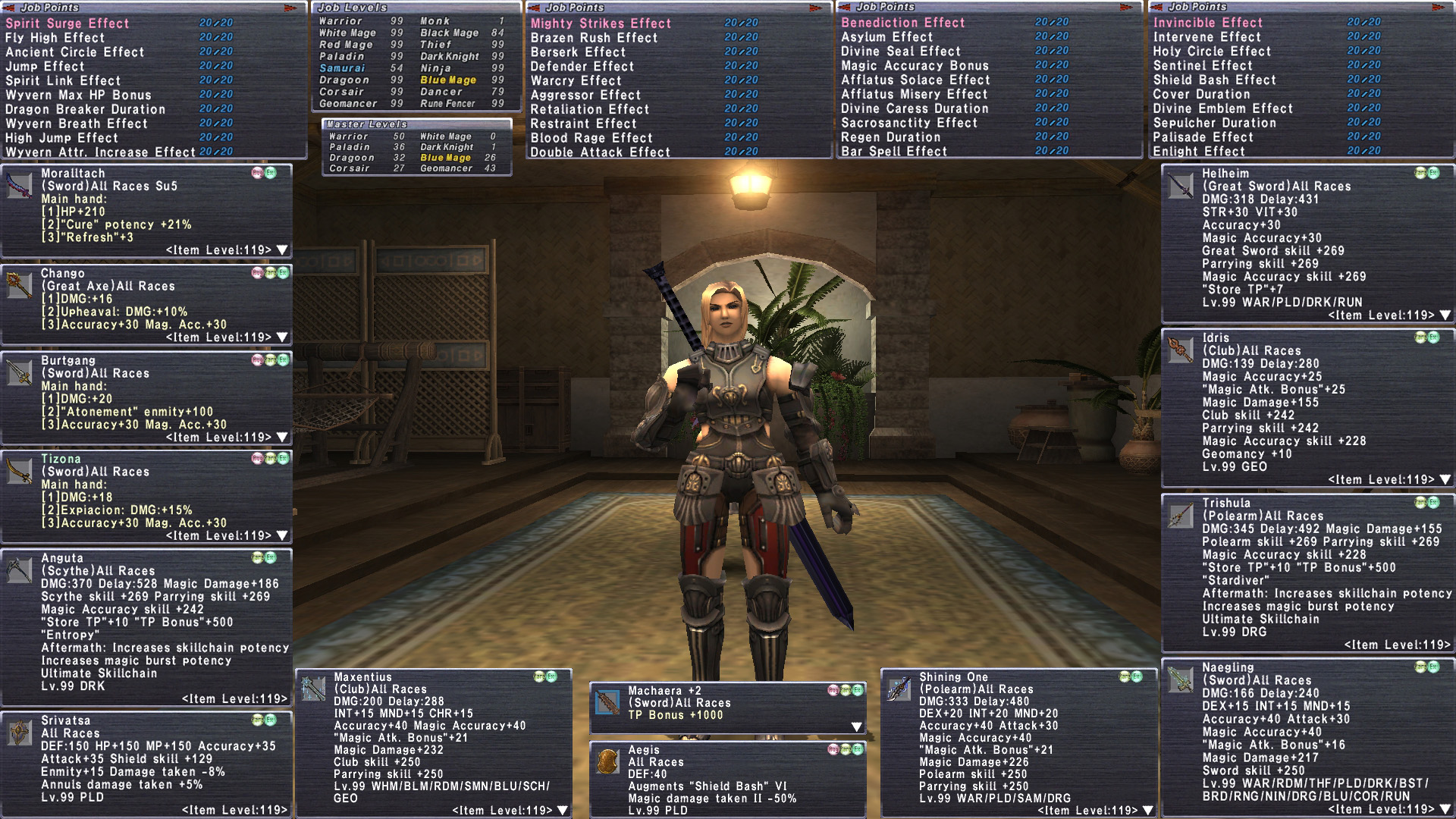The image size is (1456, 819).
Task: Select the Tizona sword icon
Action: [x=19, y=470]
